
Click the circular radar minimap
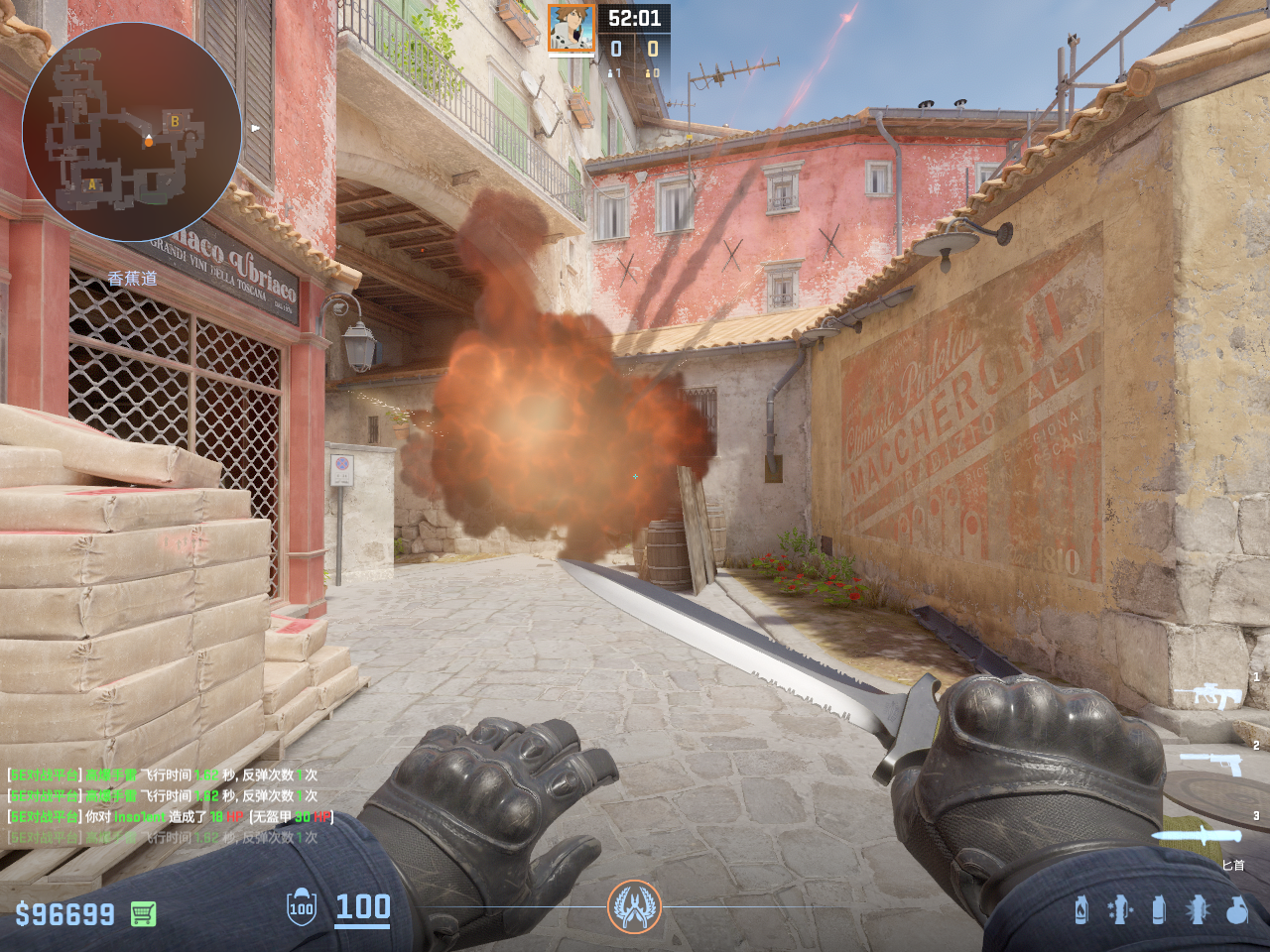point(132,131)
